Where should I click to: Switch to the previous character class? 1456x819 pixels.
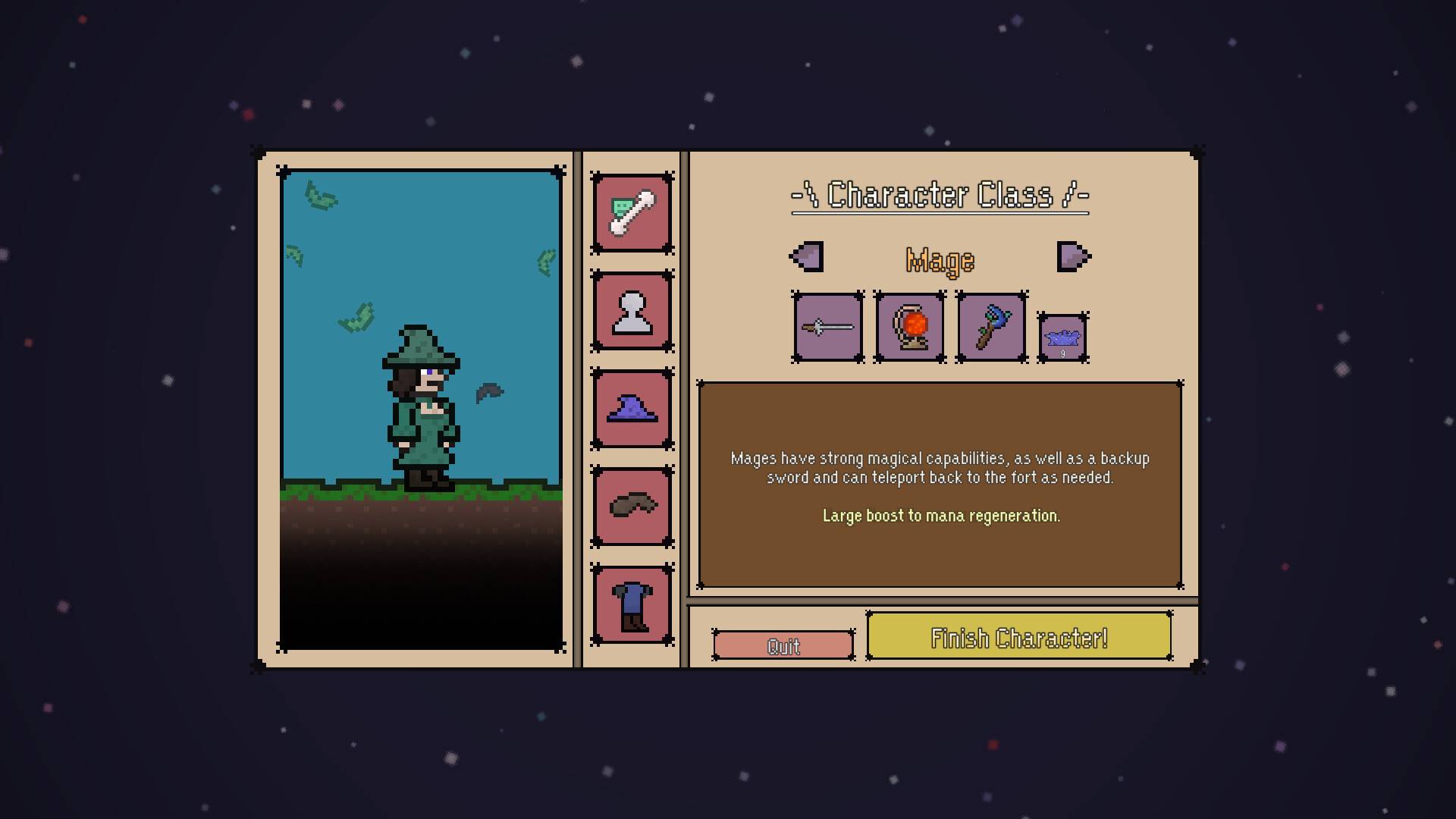tap(807, 256)
